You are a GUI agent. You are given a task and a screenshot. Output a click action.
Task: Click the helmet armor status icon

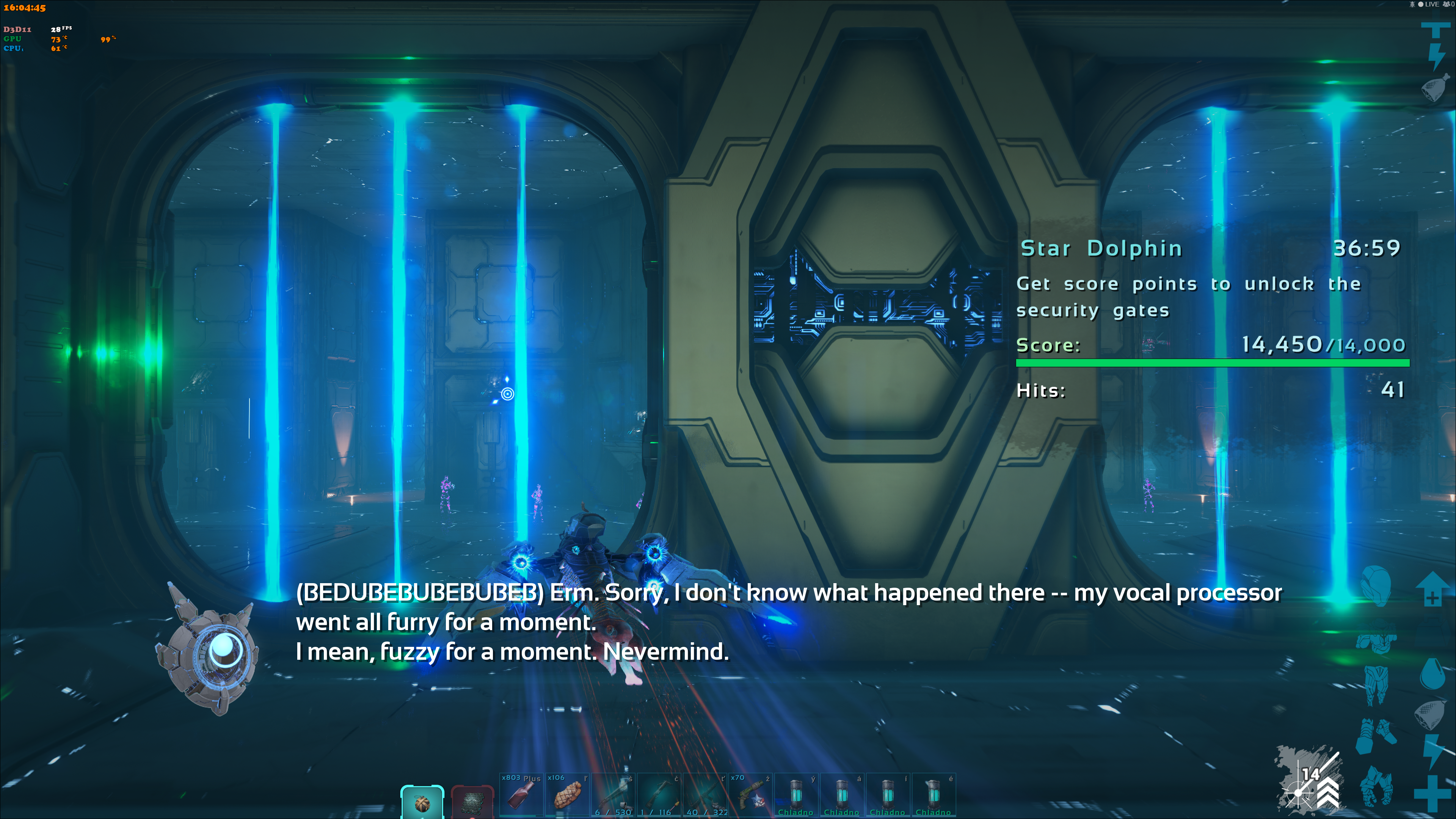coord(1375,585)
